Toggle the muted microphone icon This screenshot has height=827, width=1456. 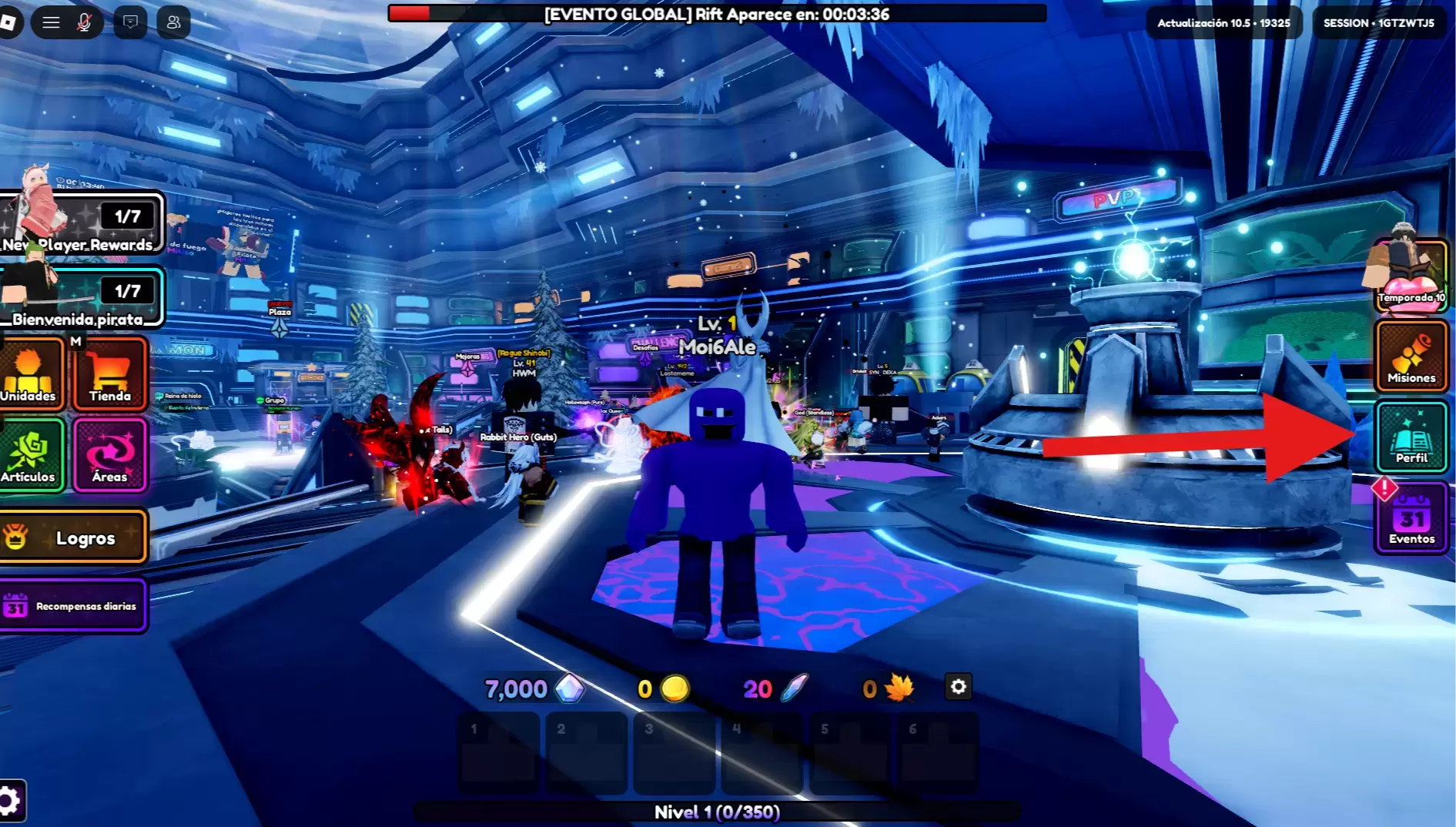tap(84, 22)
